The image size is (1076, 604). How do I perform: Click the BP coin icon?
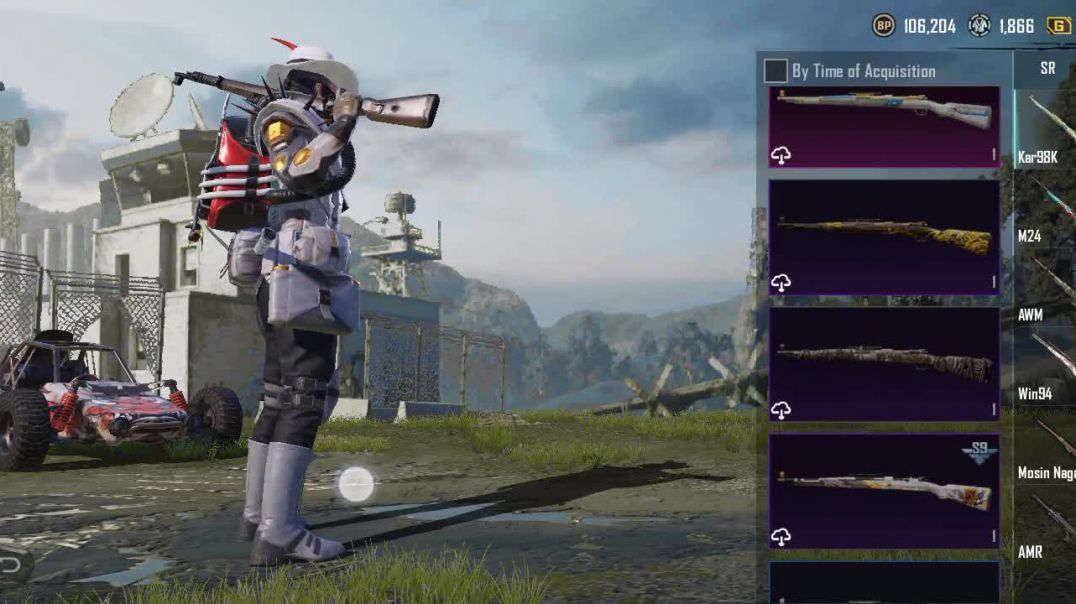pos(884,26)
